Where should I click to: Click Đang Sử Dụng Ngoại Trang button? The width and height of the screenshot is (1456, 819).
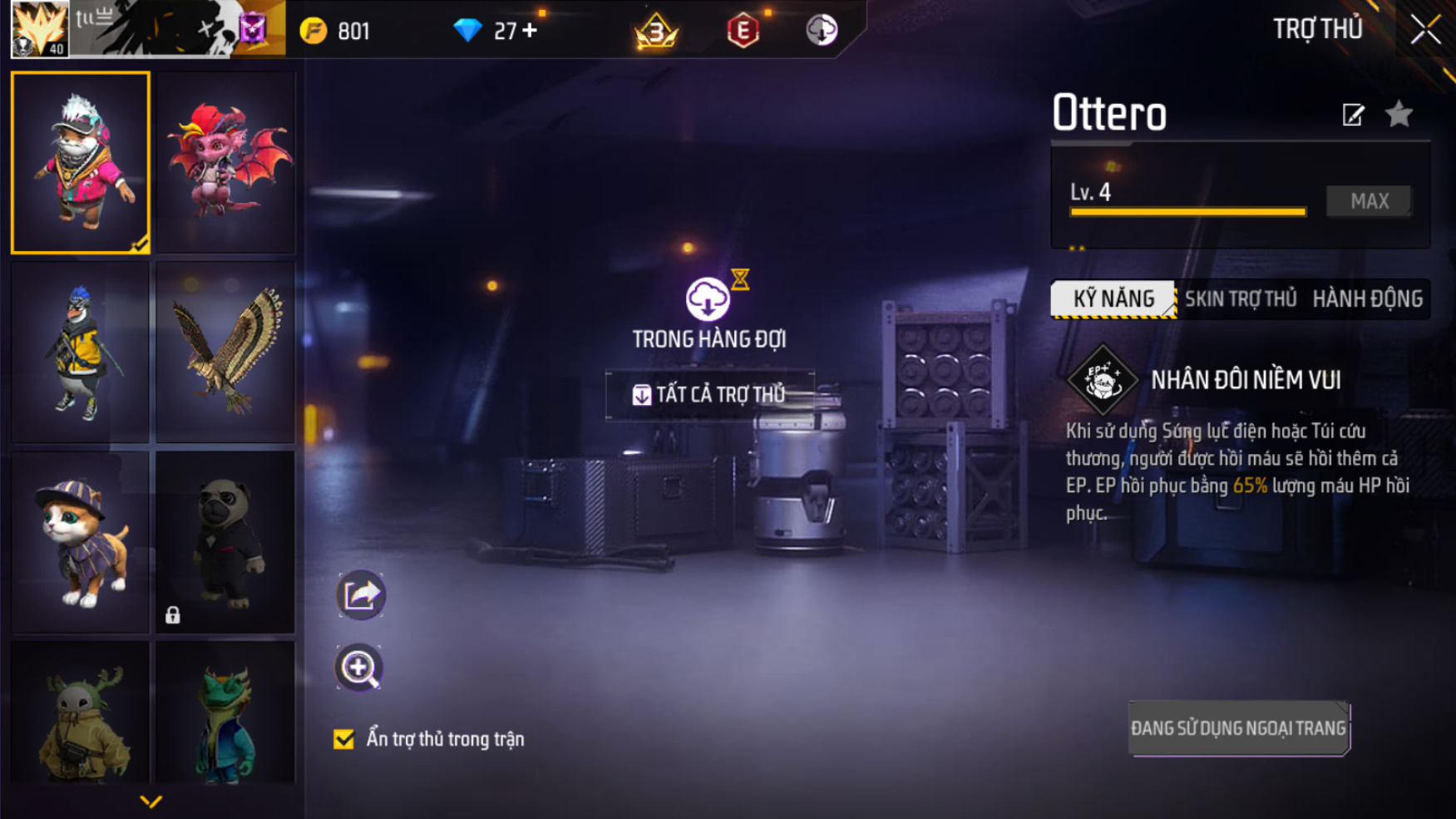pyautogui.click(x=1238, y=728)
